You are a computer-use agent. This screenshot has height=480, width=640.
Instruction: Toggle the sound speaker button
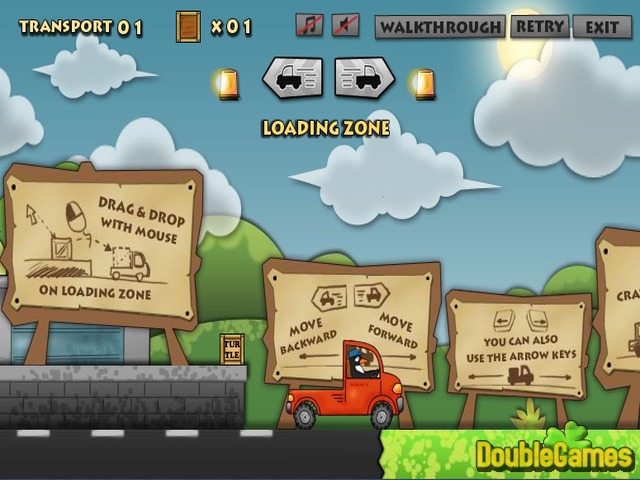pyautogui.click(x=345, y=25)
